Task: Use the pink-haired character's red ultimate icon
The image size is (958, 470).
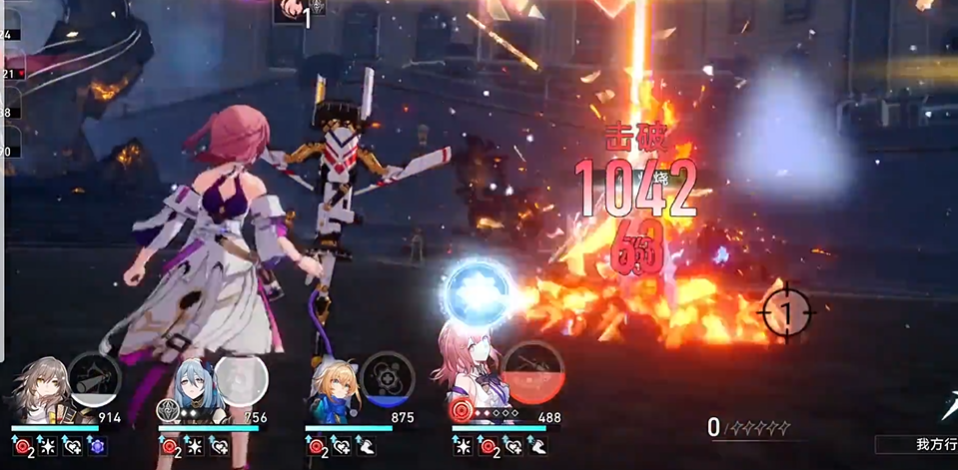Action: click(531, 372)
